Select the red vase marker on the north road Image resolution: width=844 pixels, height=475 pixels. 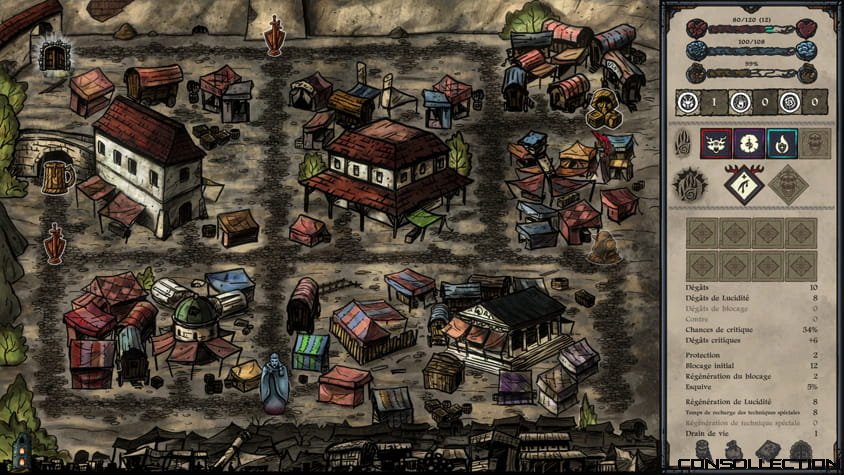click(x=274, y=36)
